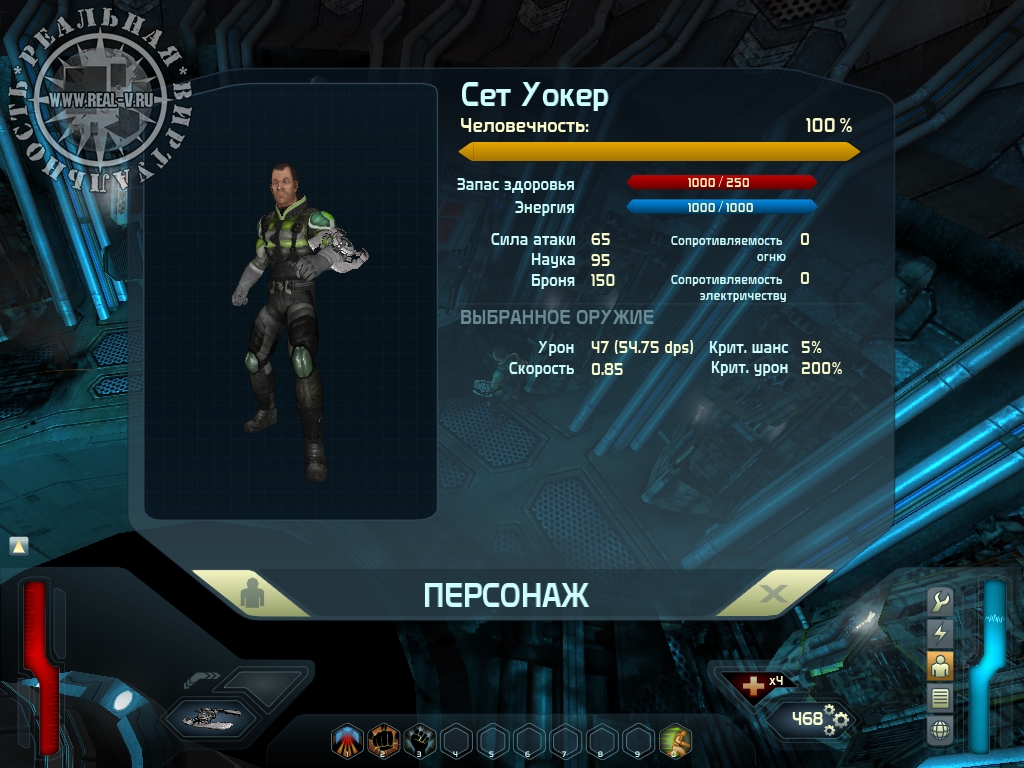Open the globe map icon
The height and width of the screenshot is (768, 1024).
coord(940,730)
